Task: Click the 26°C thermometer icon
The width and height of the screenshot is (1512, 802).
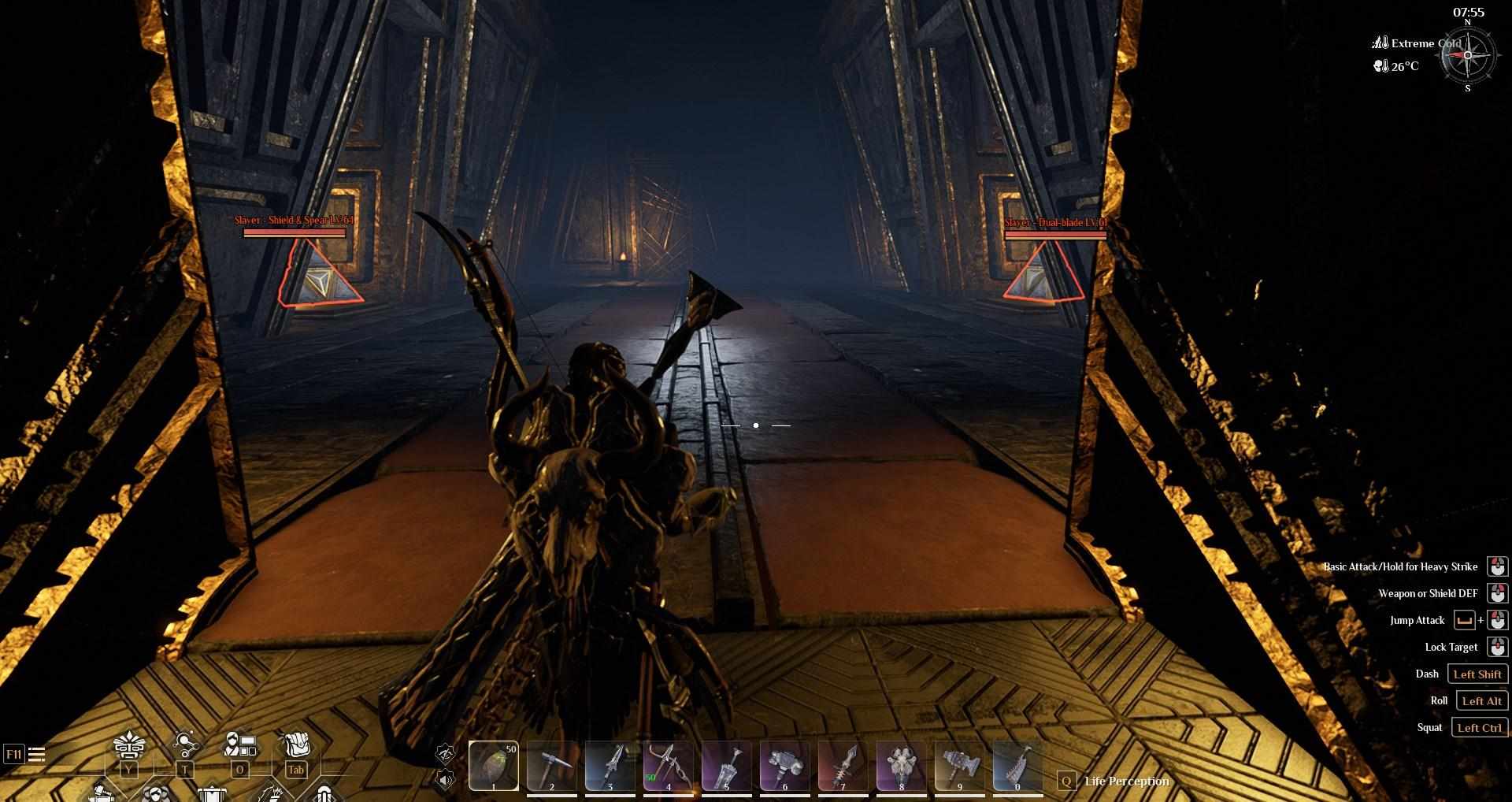Action: pos(1380,67)
